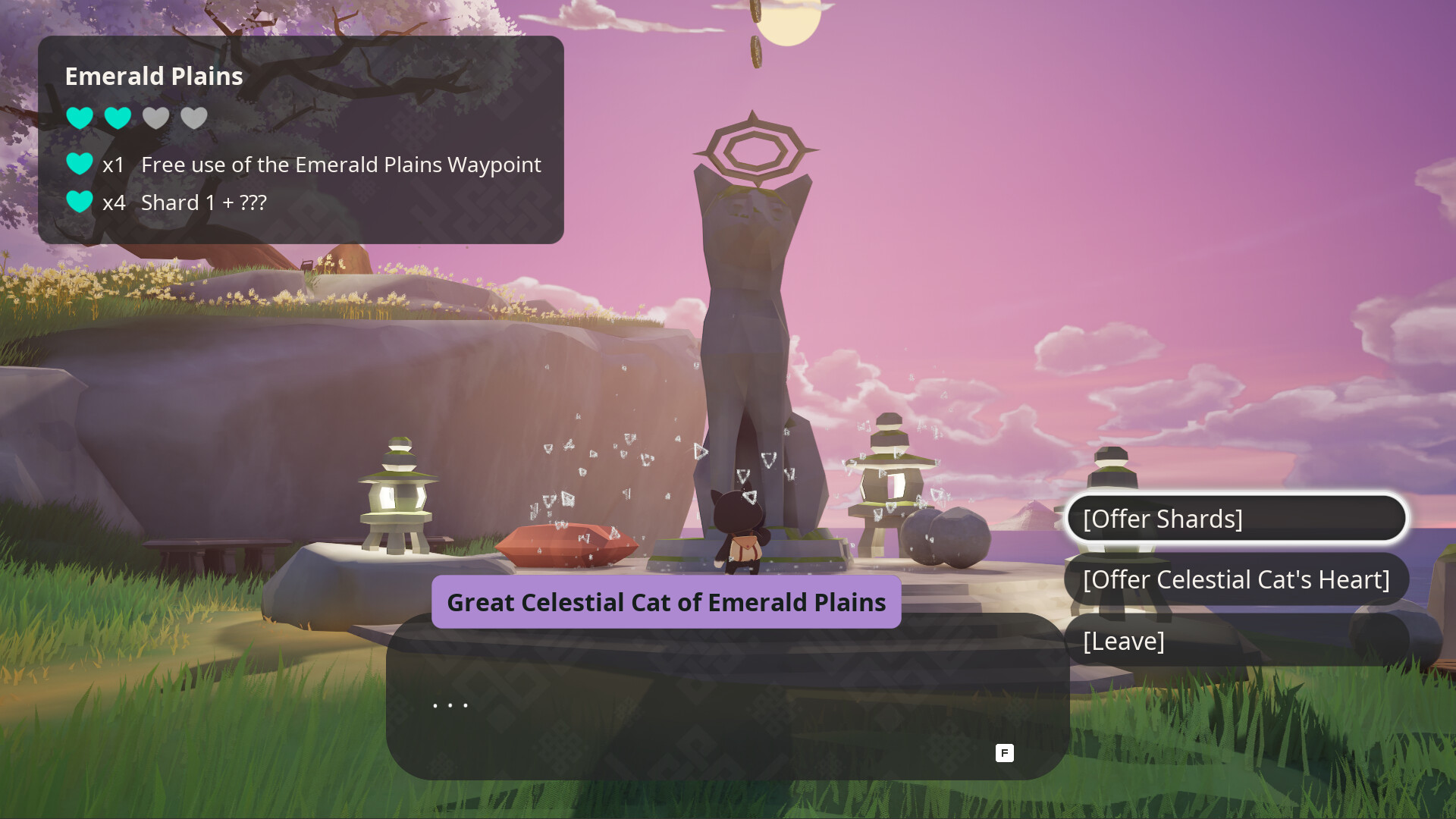Viewport: 1456px width, 819px height.
Task: Choose the Offer Shards dialogue option
Action: pos(1236,519)
